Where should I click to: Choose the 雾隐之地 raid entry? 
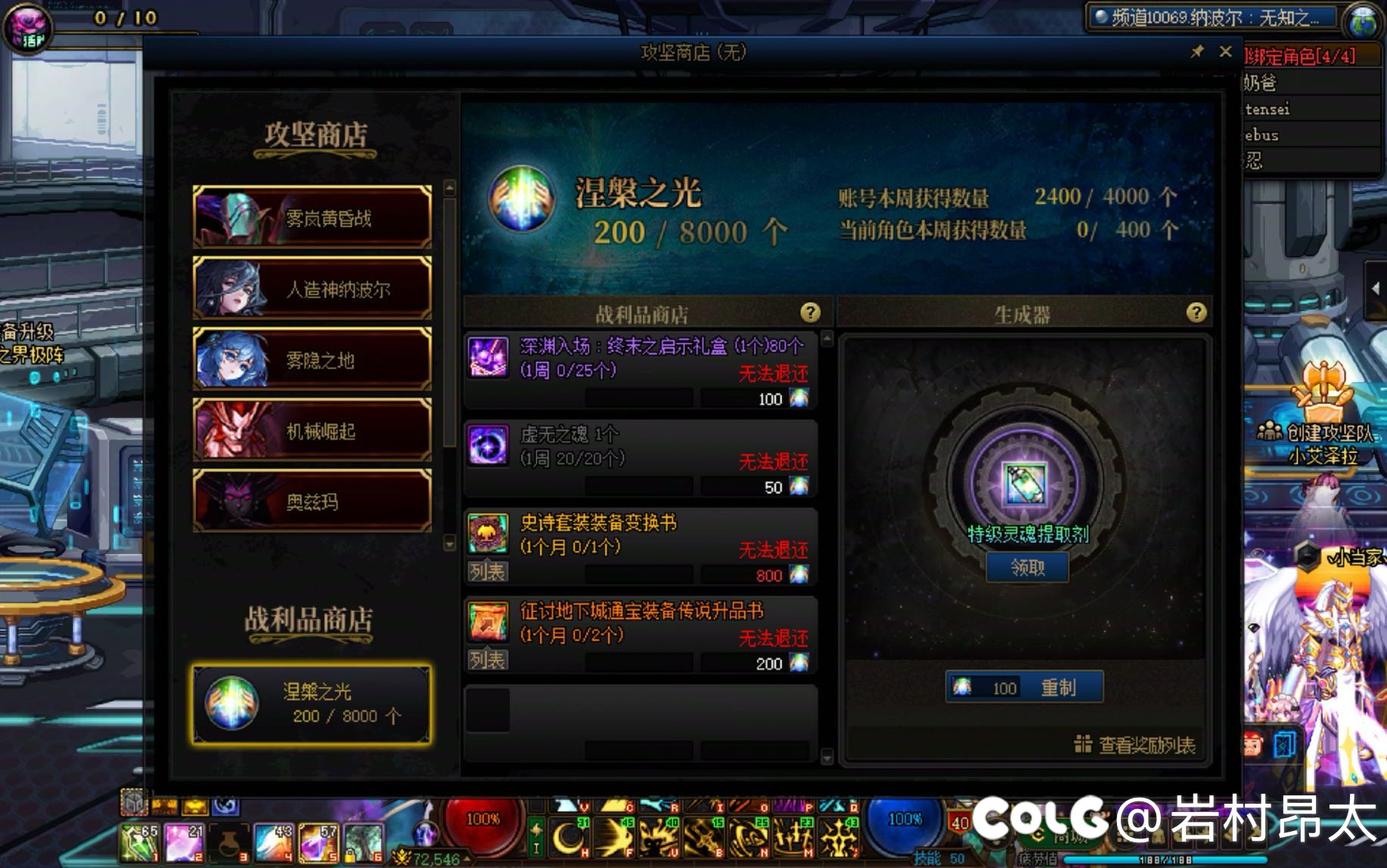[312, 360]
